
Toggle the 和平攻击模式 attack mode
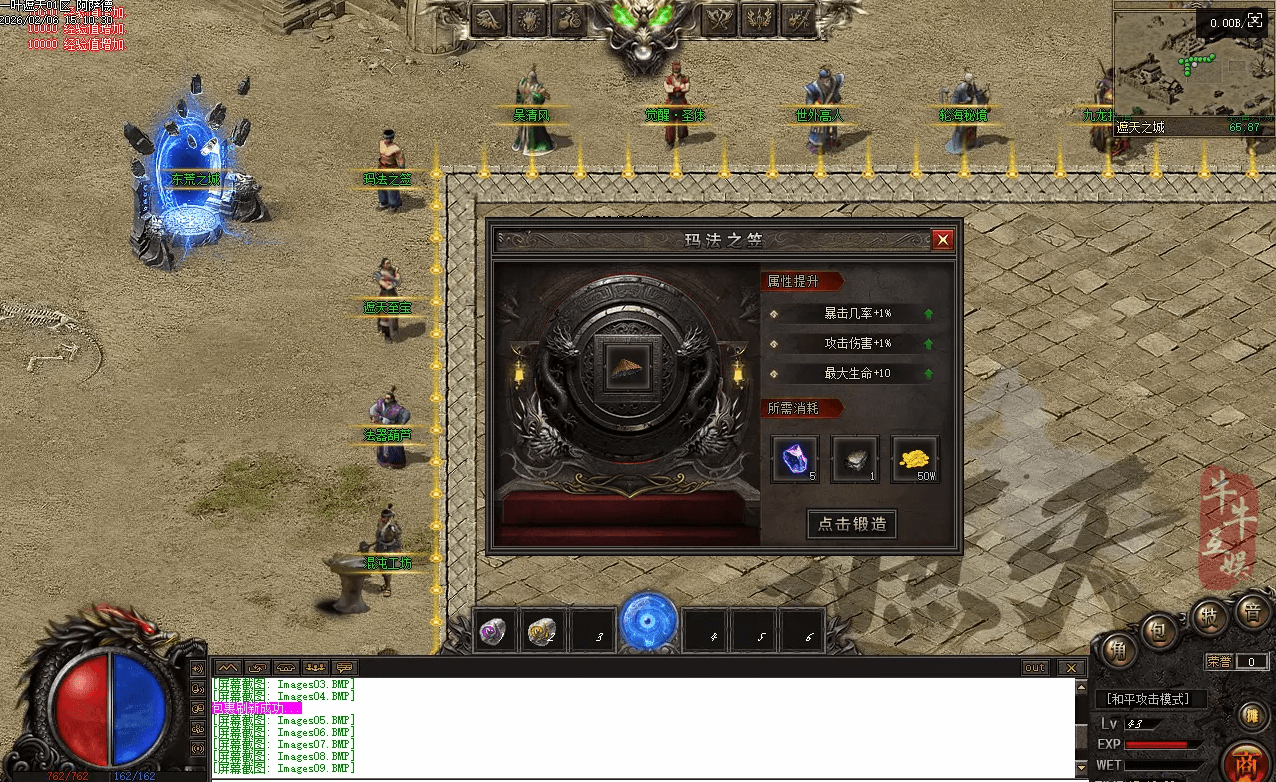[1151, 699]
